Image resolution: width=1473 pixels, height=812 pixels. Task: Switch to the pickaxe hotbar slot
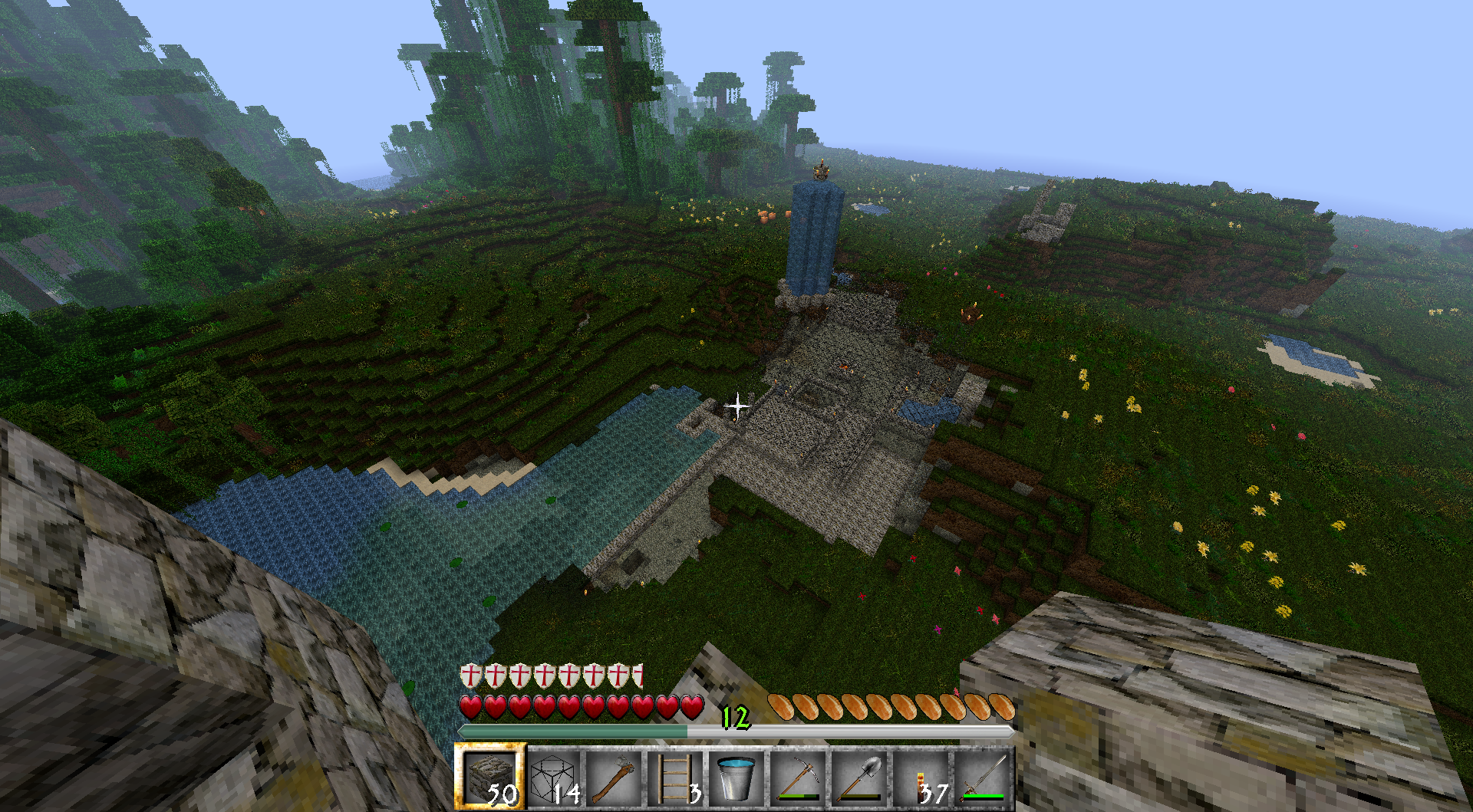click(798, 777)
